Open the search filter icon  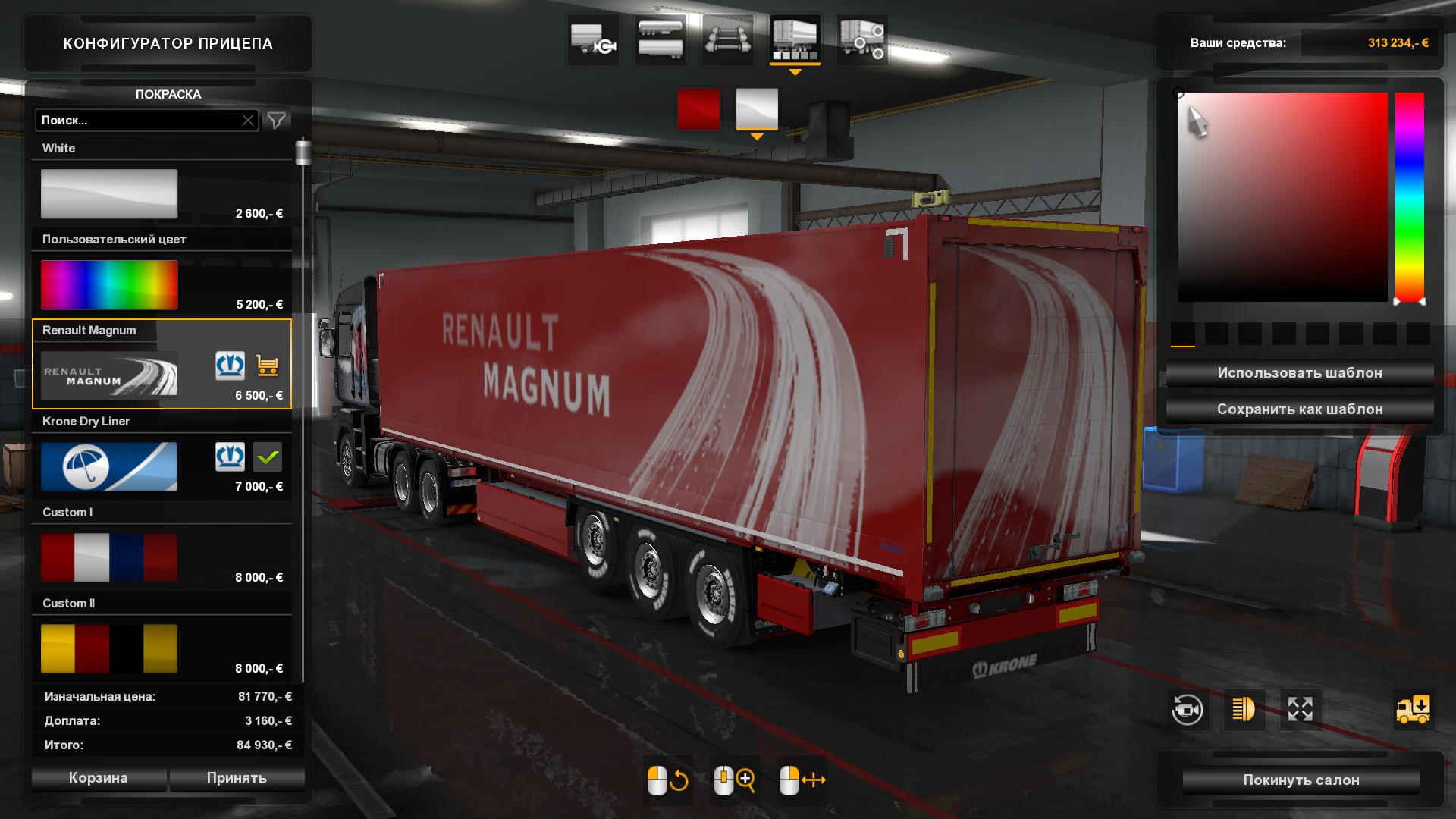click(x=277, y=120)
